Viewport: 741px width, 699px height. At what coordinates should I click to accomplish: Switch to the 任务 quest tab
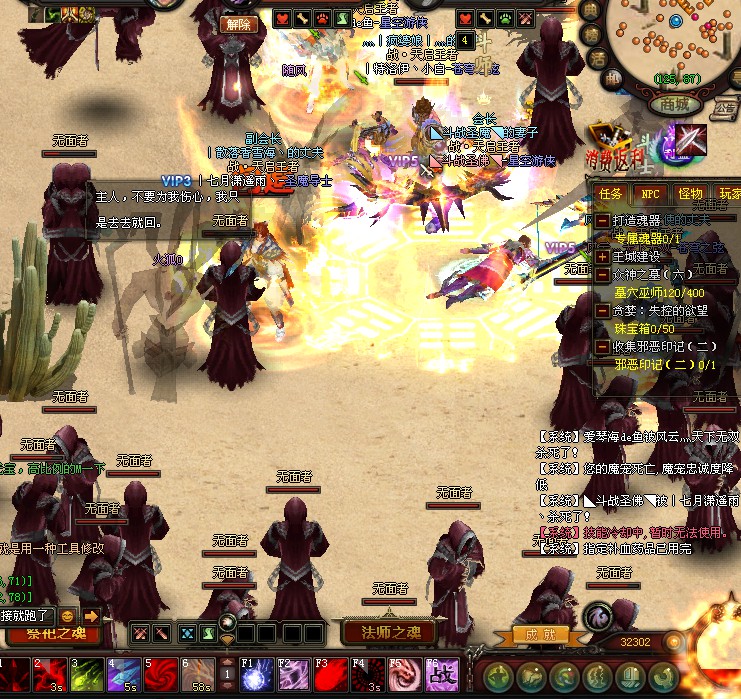click(610, 193)
